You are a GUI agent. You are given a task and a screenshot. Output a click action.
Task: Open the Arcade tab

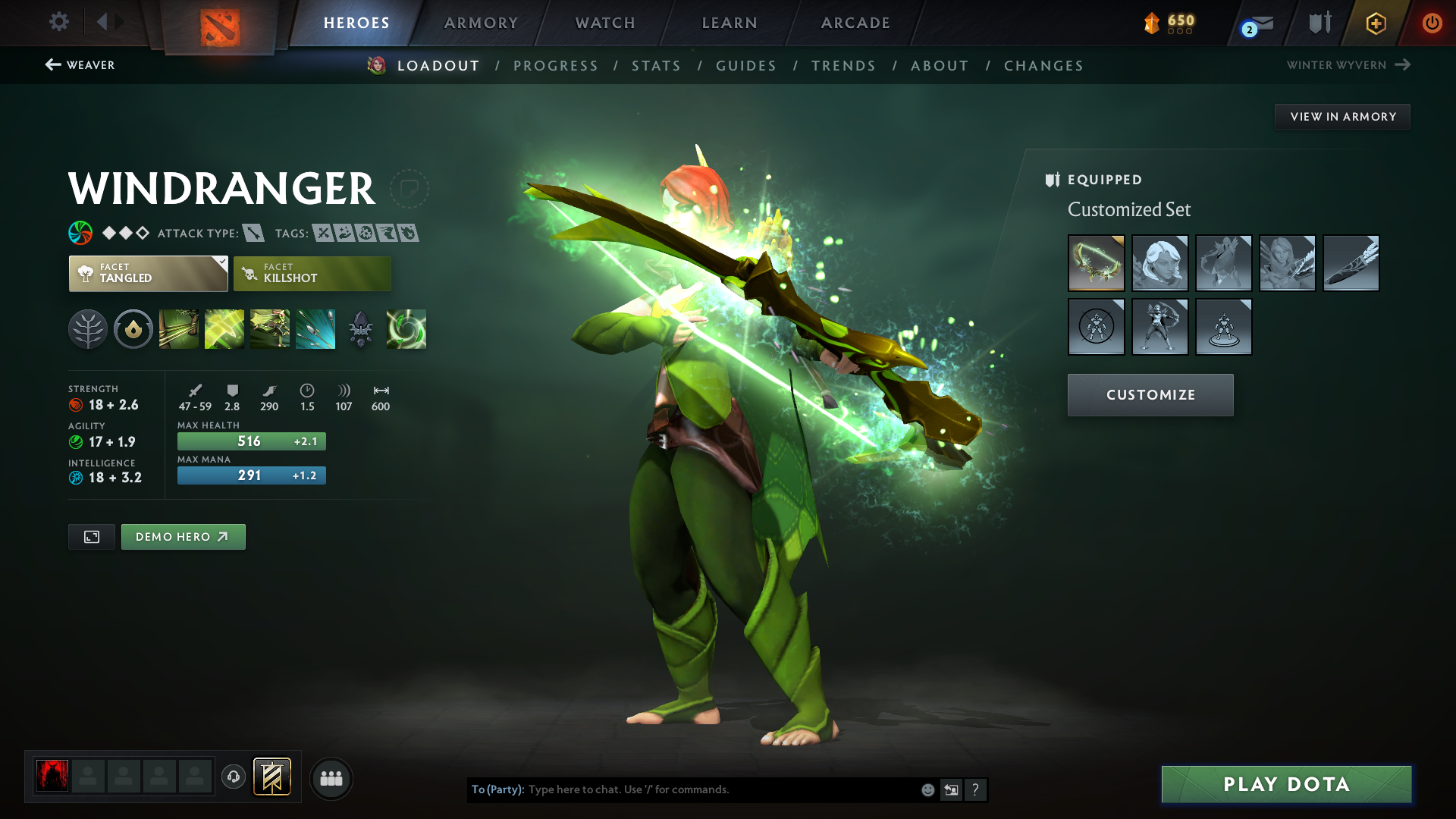[x=855, y=23]
